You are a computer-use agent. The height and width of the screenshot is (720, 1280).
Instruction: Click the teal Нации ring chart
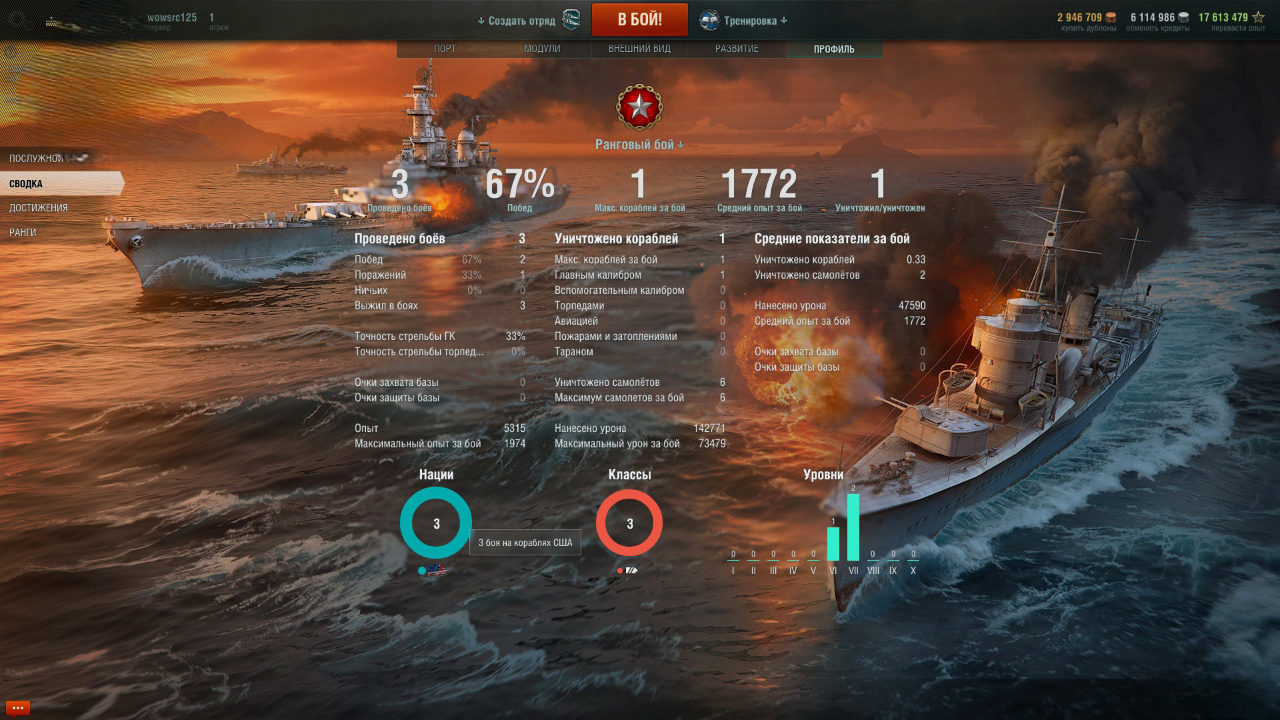(436, 523)
